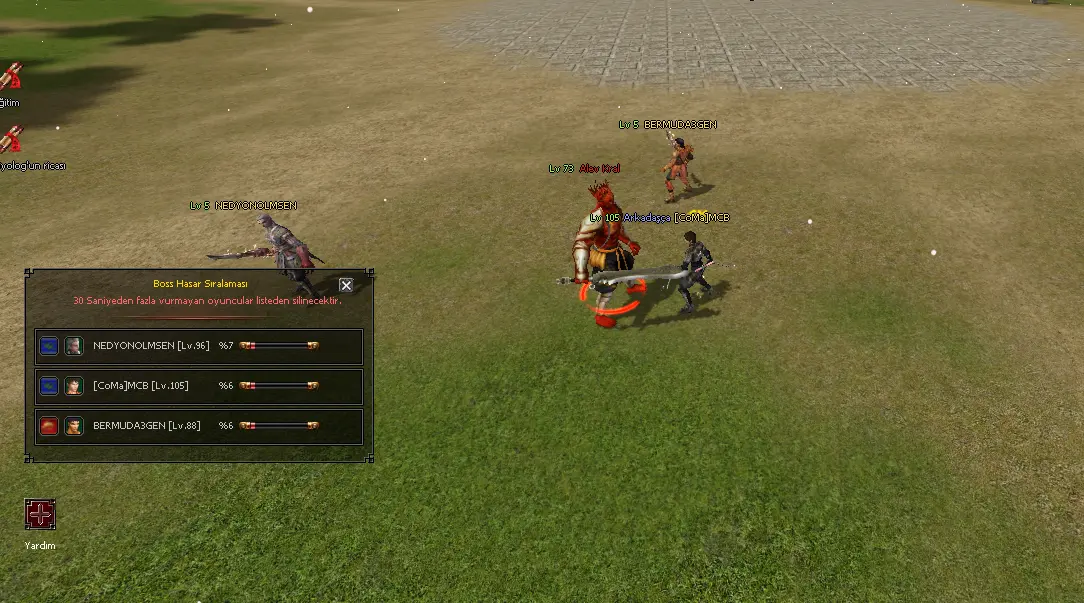Open the Yardım help icon
This screenshot has height=603, width=1084.
(x=40, y=515)
